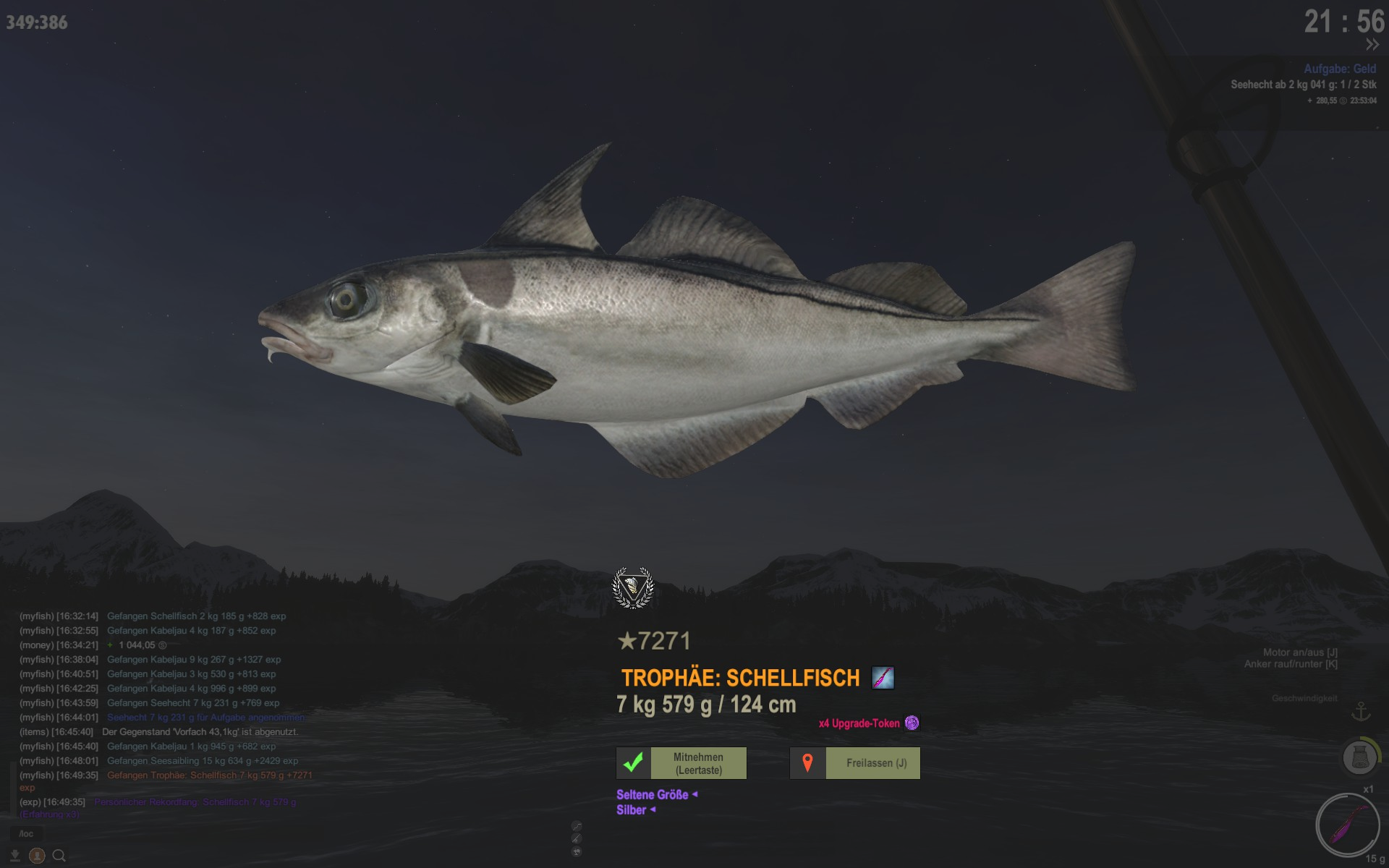The height and width of the screenshot is (868, 1389).
Task: Toggle the anchor icon
Action: (1361, 712)
